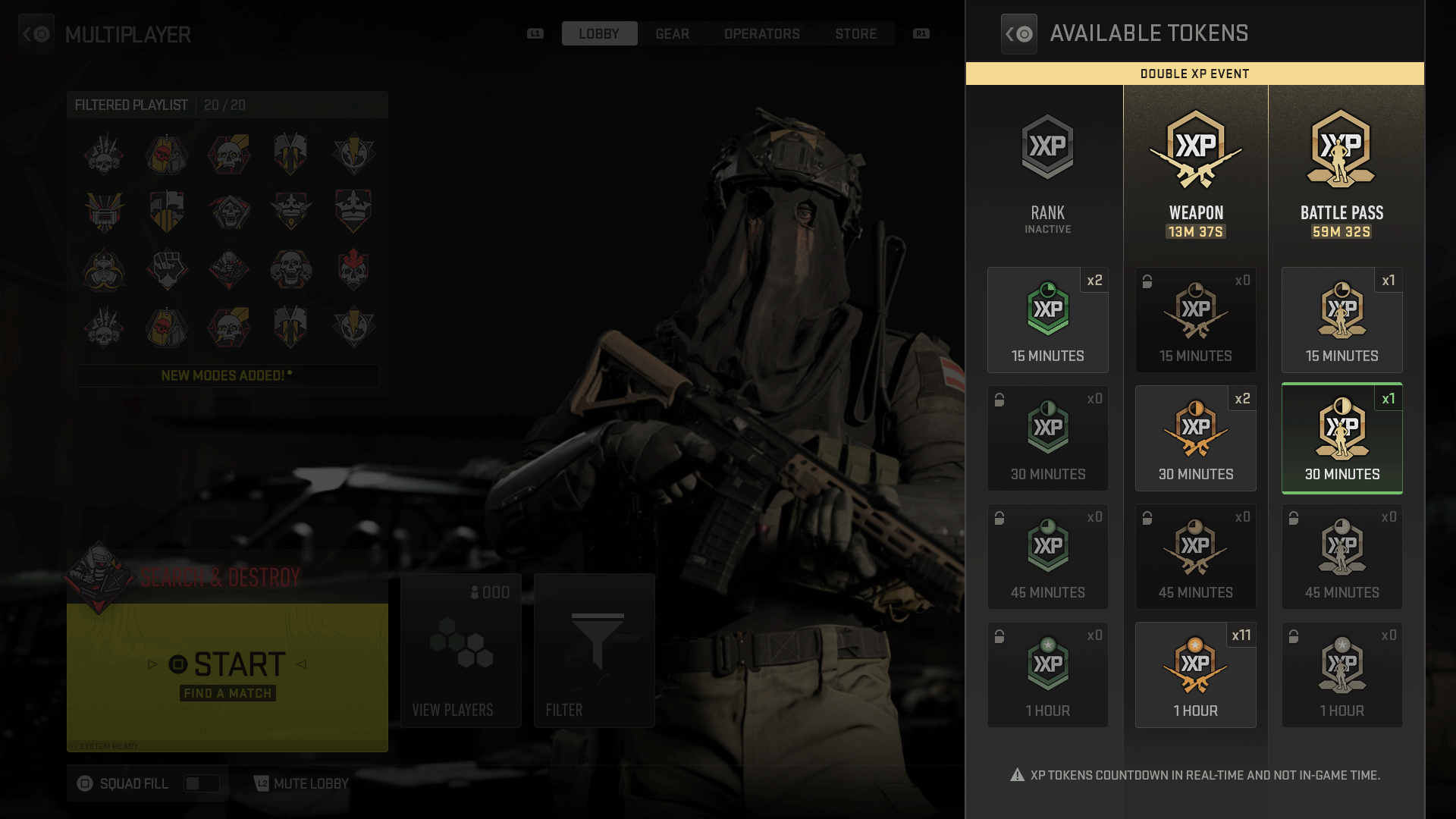Select the Lobby tab
Viewport: 1456px width, 819px height.
[x=599, y=34]
